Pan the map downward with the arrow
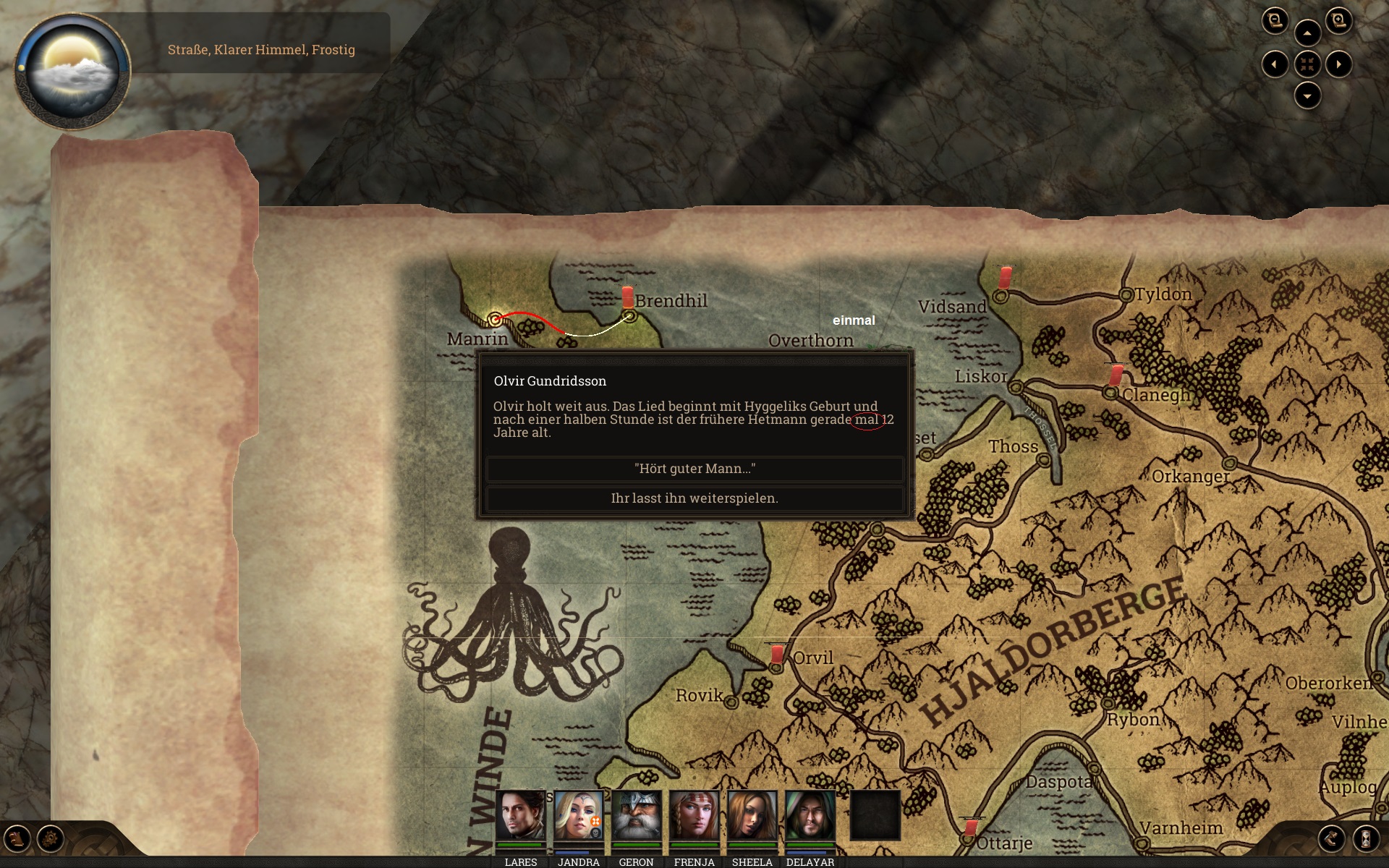Screen dimensions: 1389x868 pos(1307,95)
